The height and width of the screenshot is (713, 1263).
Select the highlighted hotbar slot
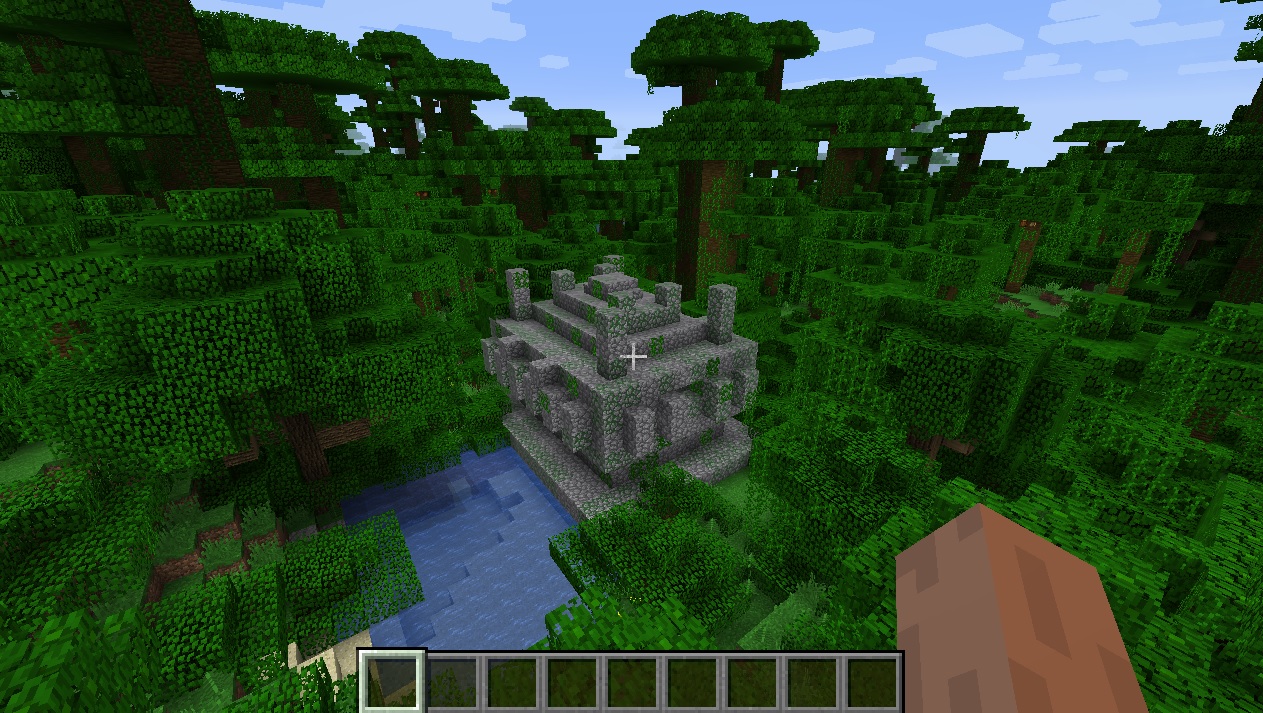392,683
